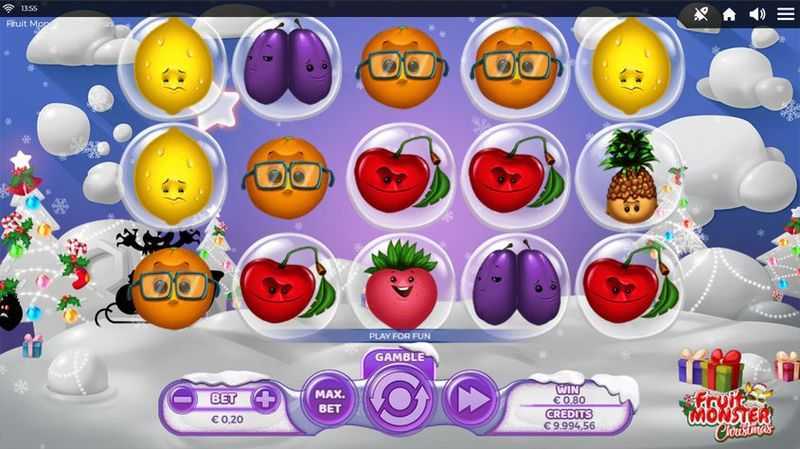Image resolution: width=800 pixels, height=449 pixels.
Task: Mute the sound with the speaker icon
Action: coord(757,14)
